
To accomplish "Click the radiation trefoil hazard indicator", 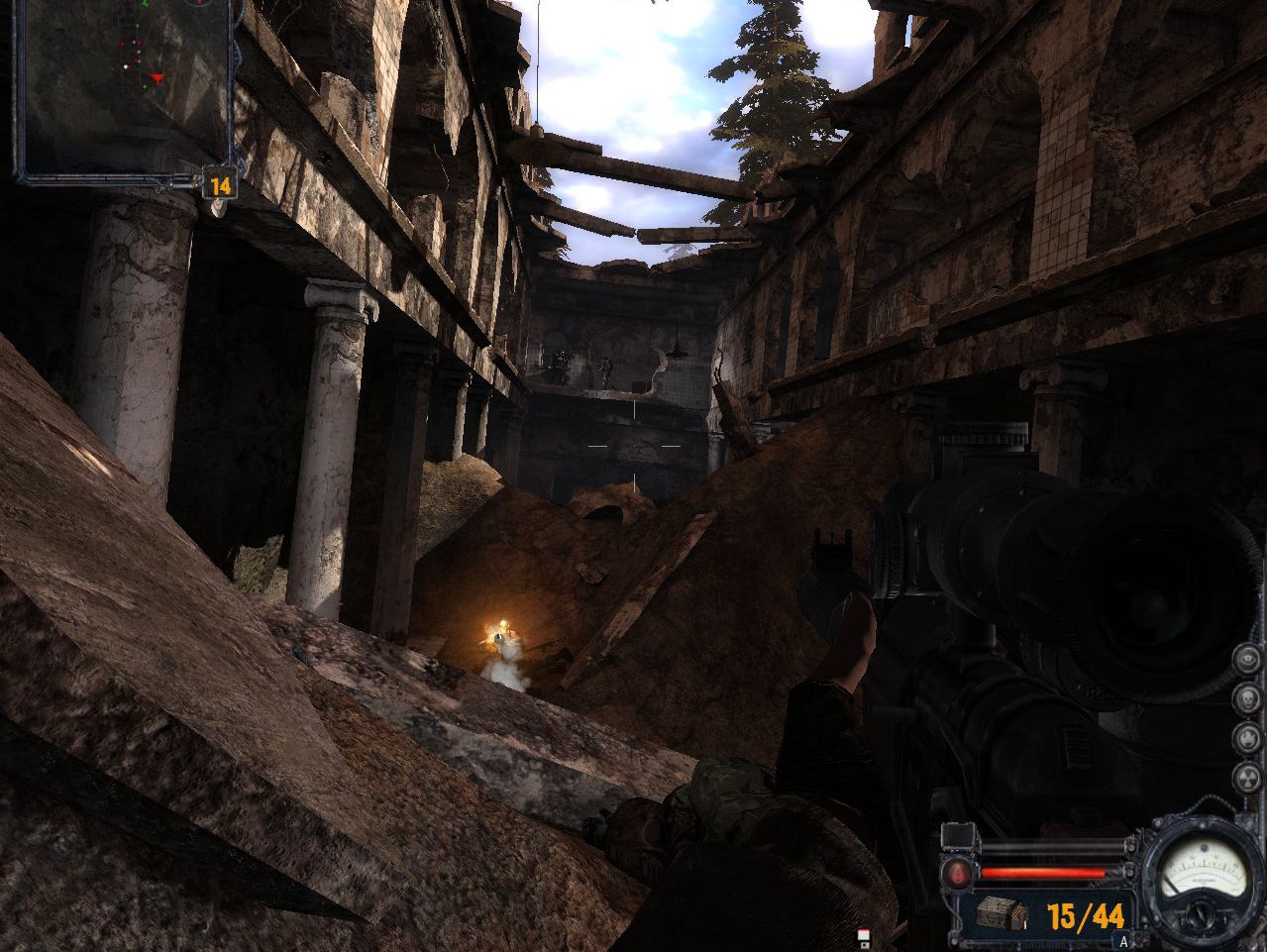I will click(x=1247, y=779).
